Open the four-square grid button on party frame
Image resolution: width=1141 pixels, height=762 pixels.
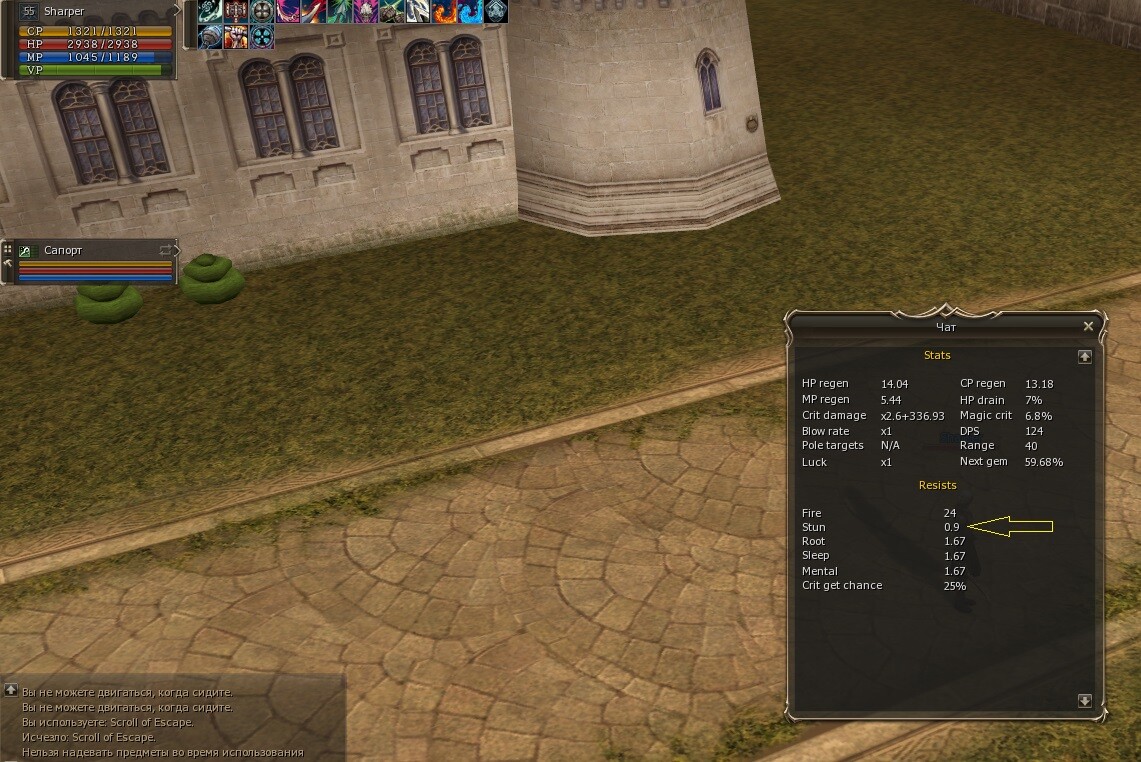point(8,249)
